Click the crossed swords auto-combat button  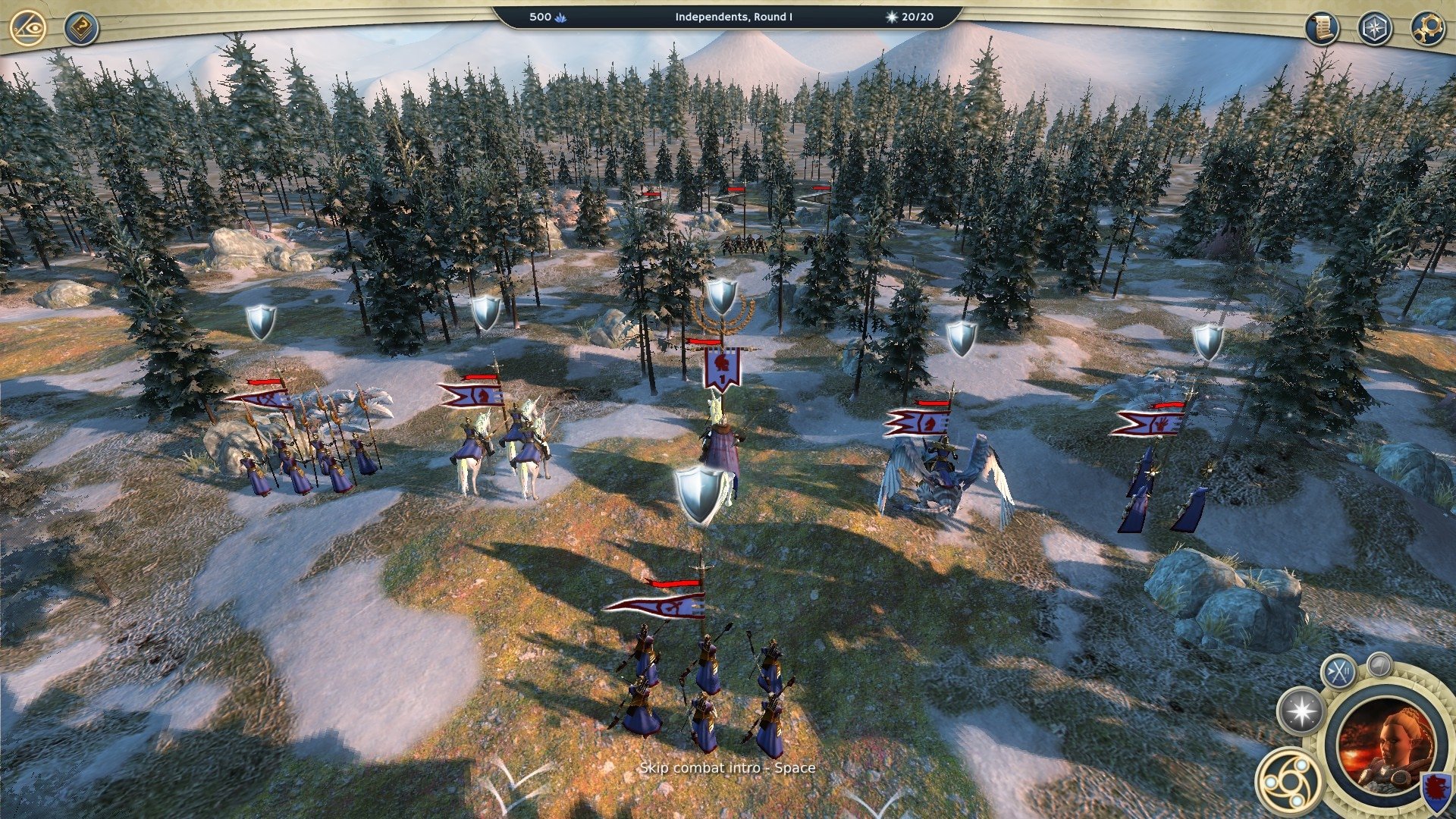click(1339, 672)
